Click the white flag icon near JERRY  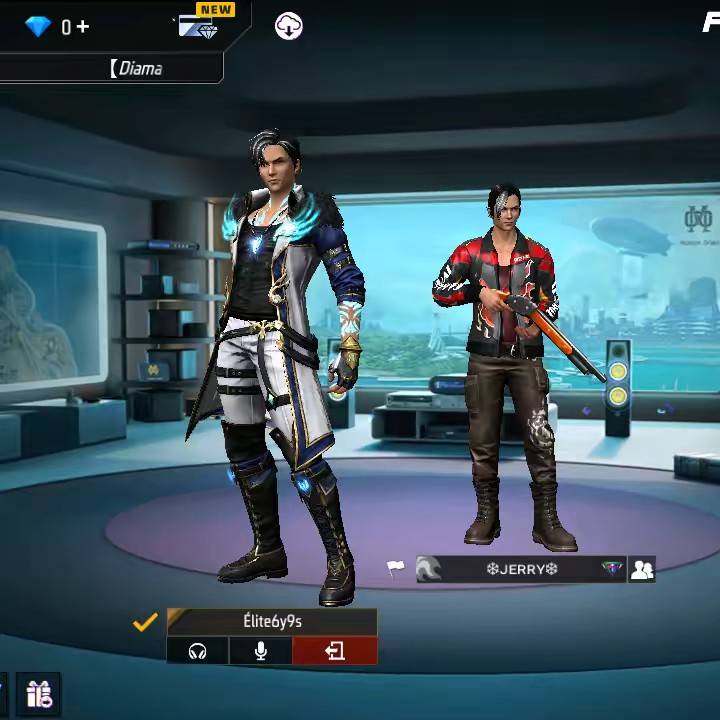point(397,569)
